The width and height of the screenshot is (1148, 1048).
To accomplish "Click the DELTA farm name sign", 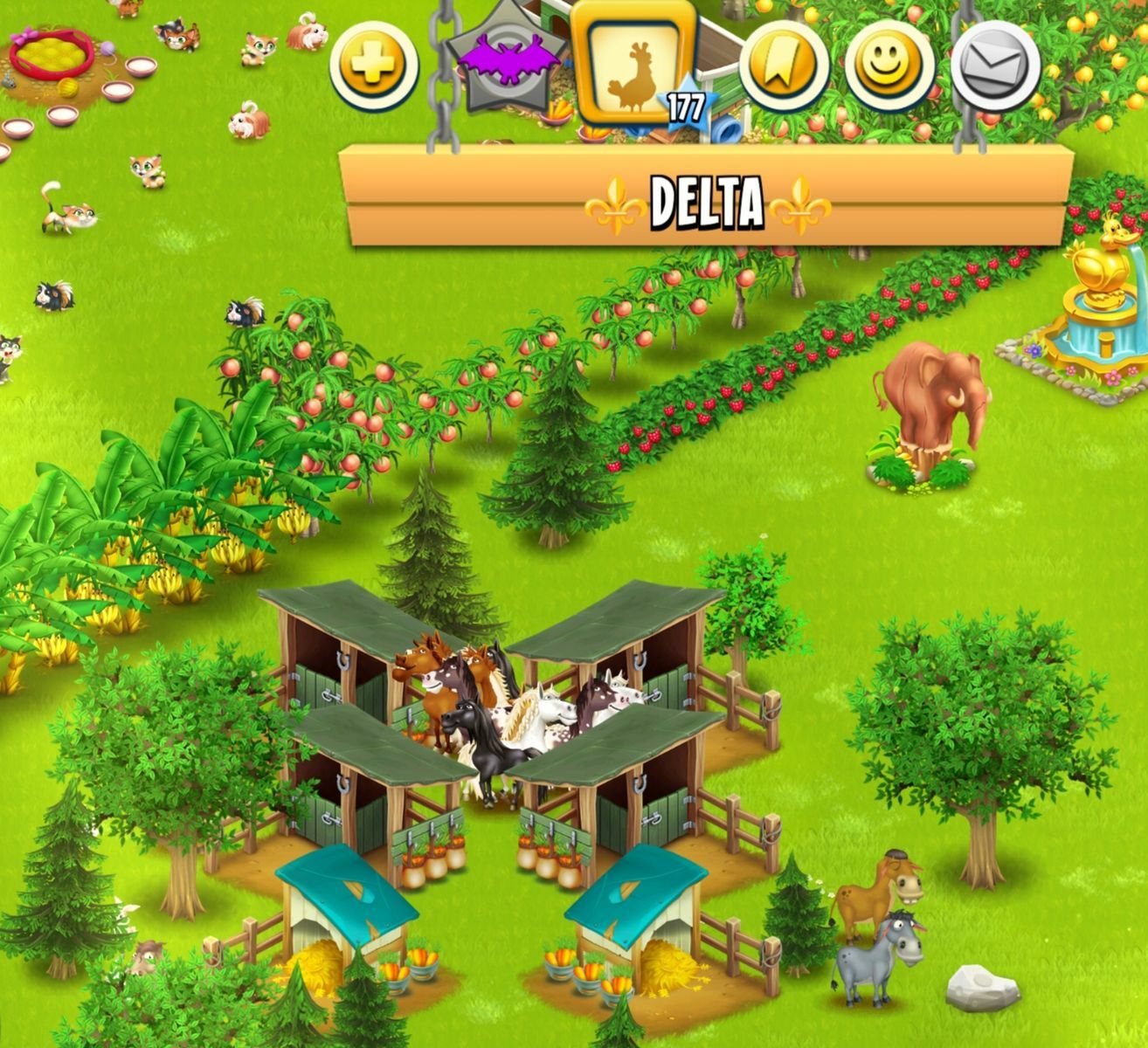I will (x=708, y=202).
